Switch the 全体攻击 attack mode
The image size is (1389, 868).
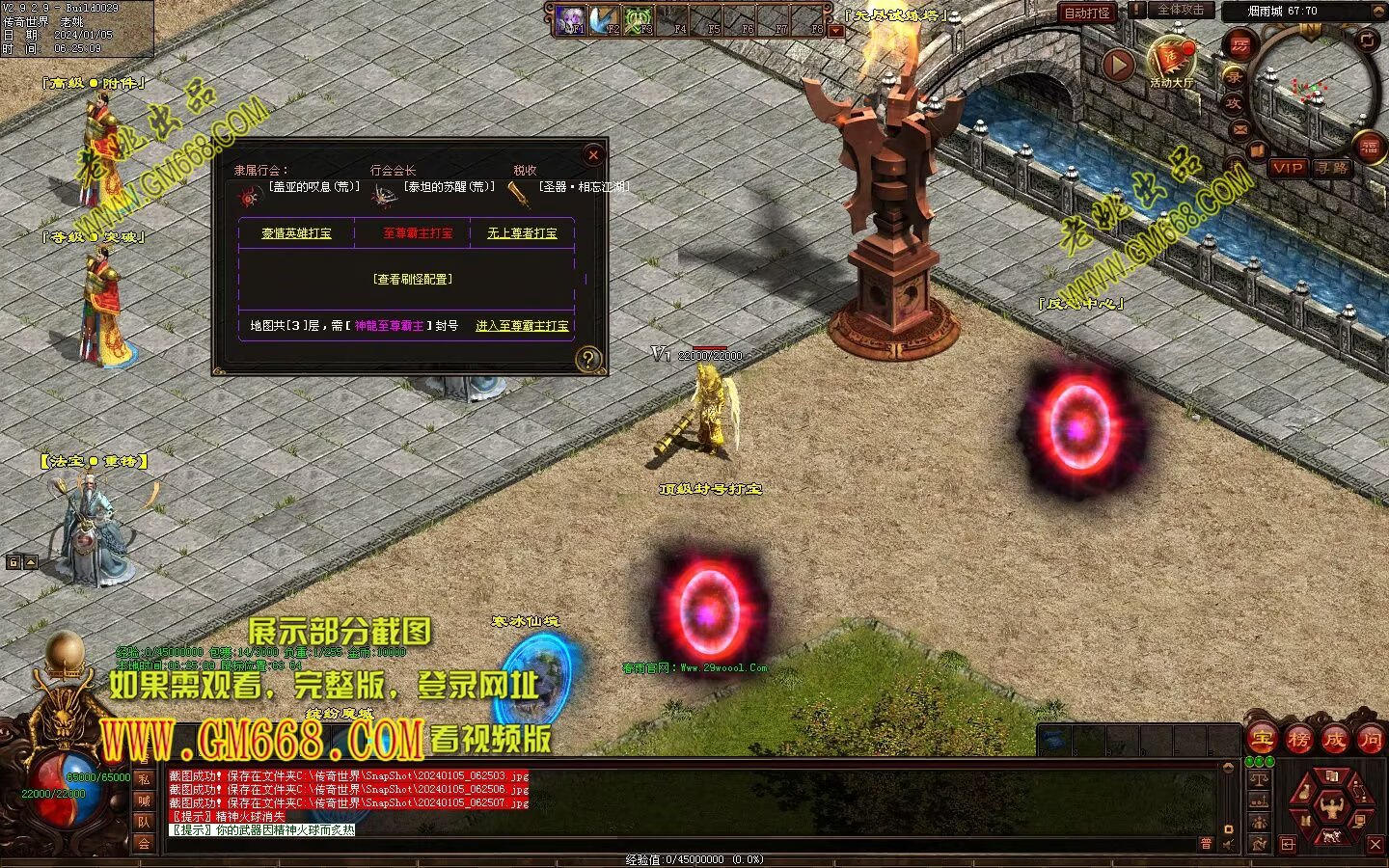[1180, 10]
